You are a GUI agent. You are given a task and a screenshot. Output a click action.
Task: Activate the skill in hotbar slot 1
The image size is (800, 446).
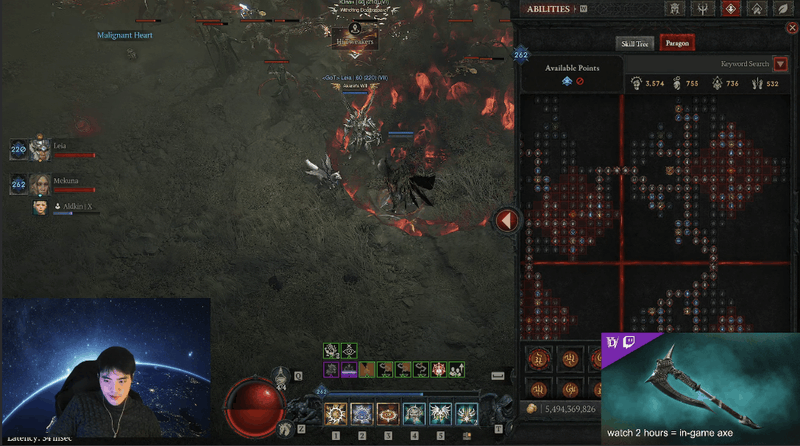click(x=336, y=413)
